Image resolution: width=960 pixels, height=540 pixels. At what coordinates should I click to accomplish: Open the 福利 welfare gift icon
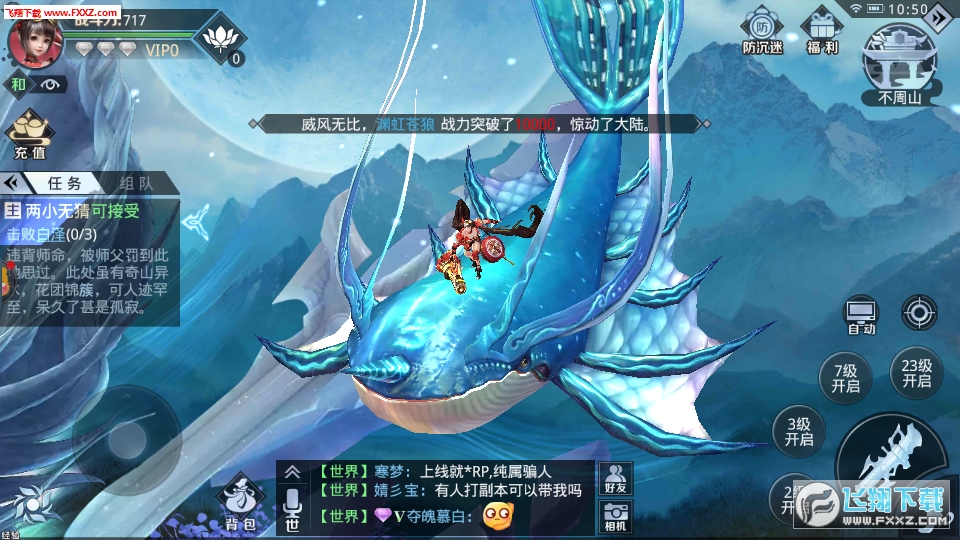822,32
